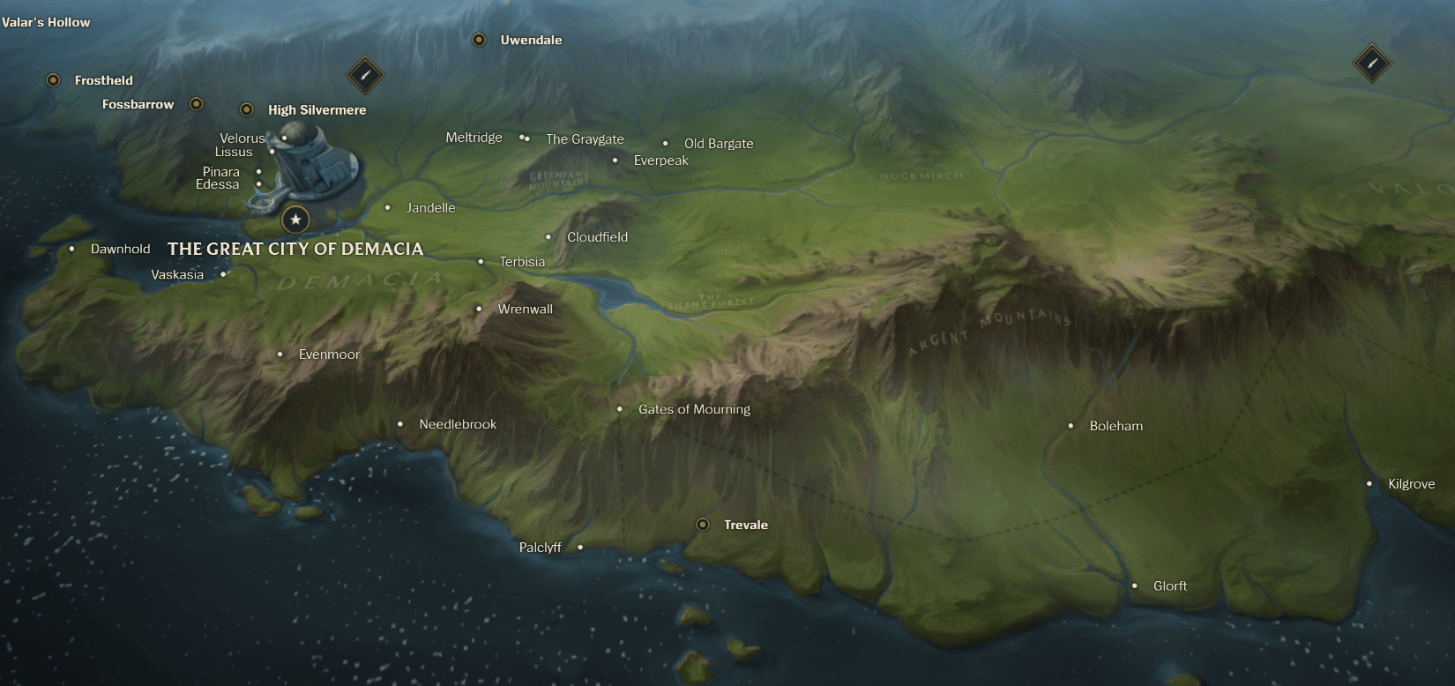1455x686 pixels.
Task: Choose the Terbisia location label
Action: 521,262
